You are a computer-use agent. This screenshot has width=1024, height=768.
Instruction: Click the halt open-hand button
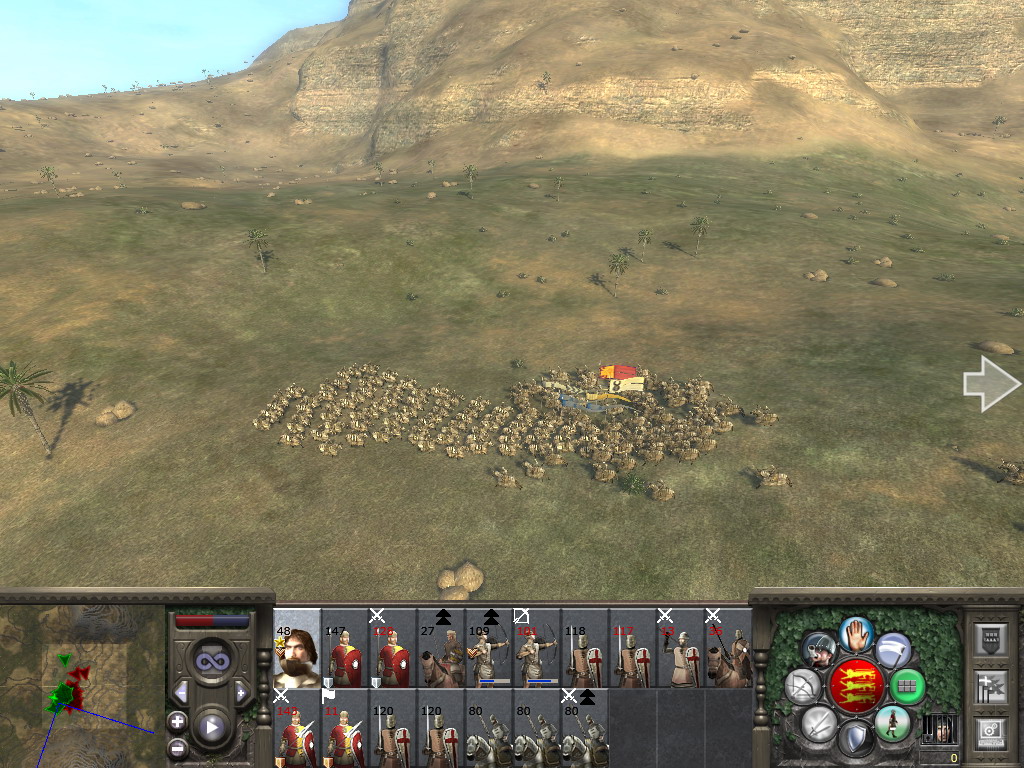(x=856, y=634)
